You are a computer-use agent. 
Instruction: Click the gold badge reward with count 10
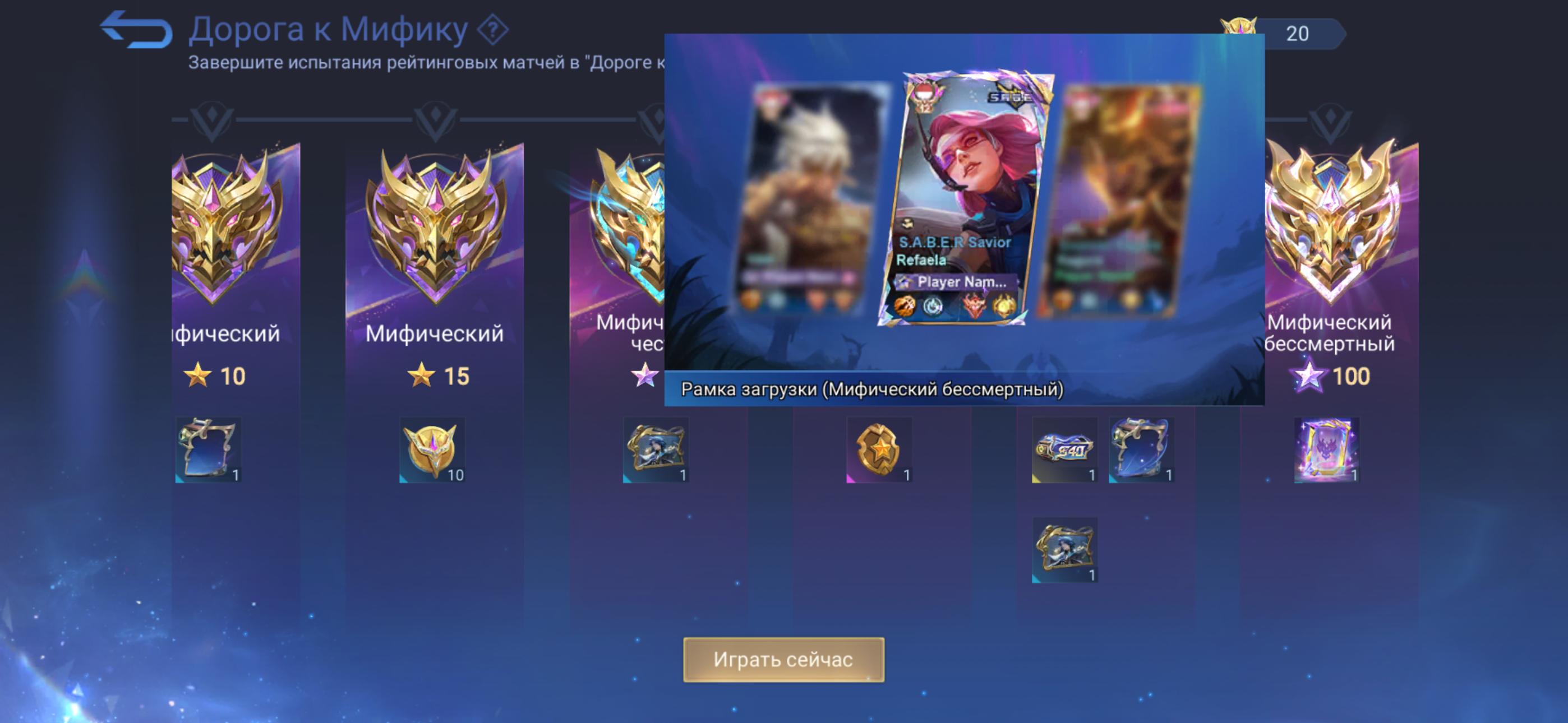tap(432, 449)
